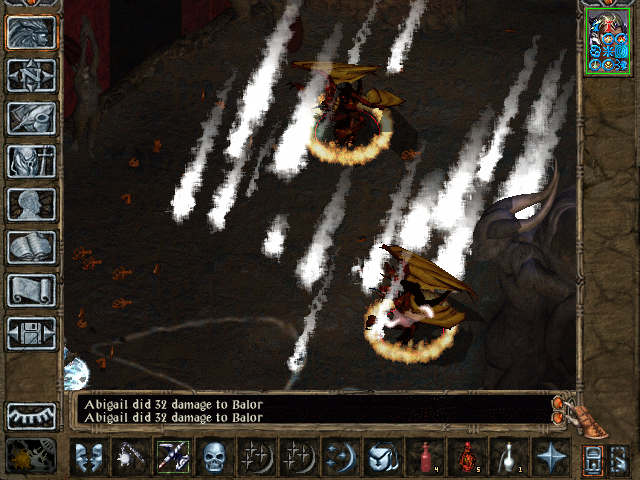This screenshot has height=480, width=640.
Task: Show the character record bust button
Action: pos(32,204)
